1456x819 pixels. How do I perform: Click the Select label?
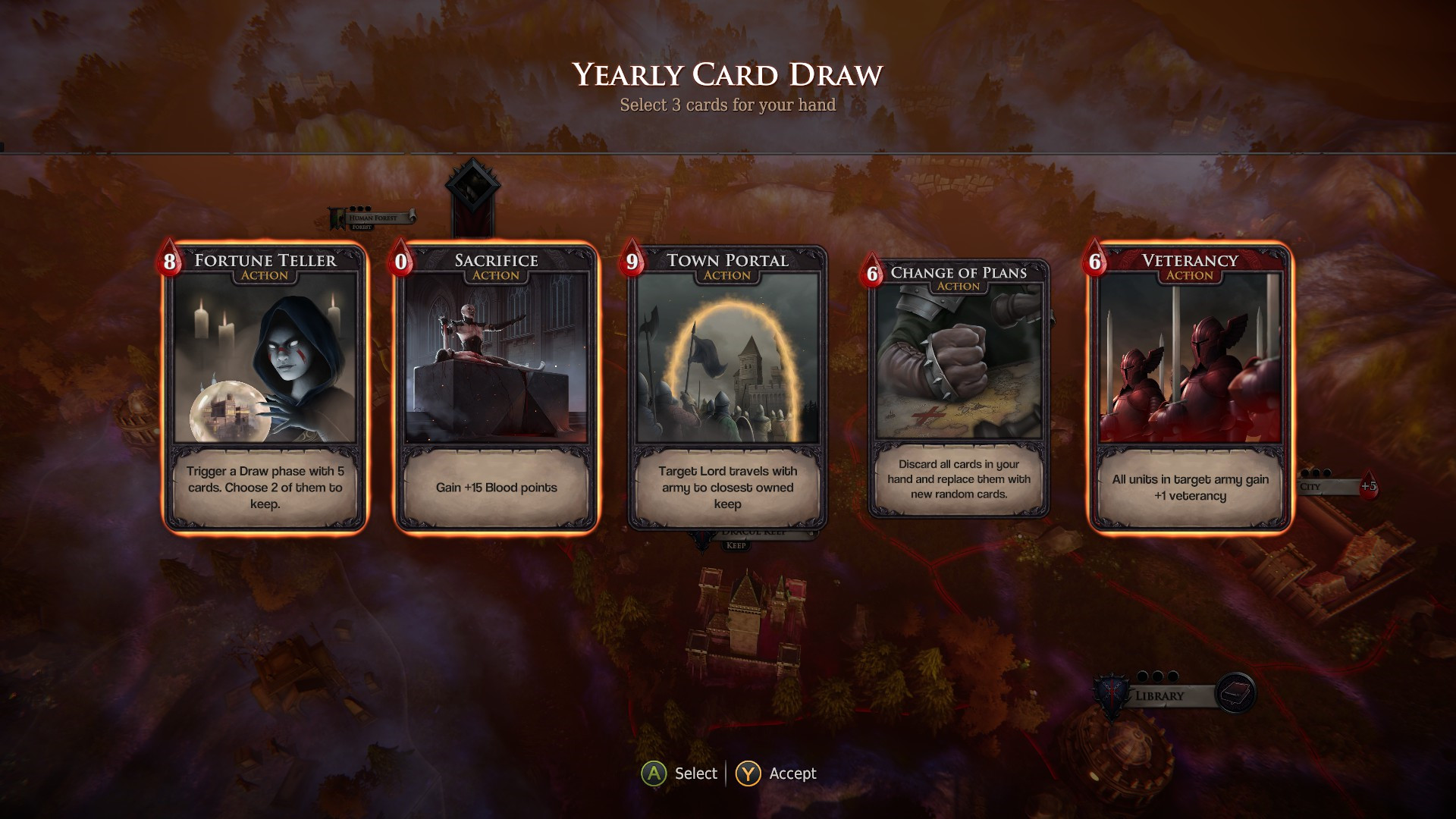pyautogui.click(x=696, y=773)
